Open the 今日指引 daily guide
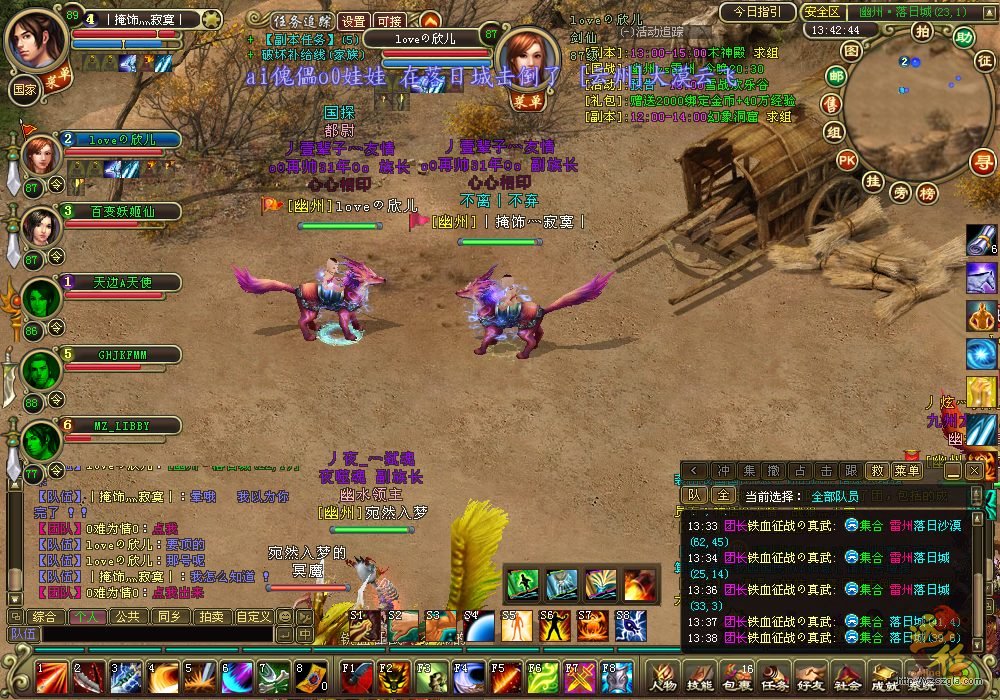This screenshot has width=1000, height=700. click(758, 12)
